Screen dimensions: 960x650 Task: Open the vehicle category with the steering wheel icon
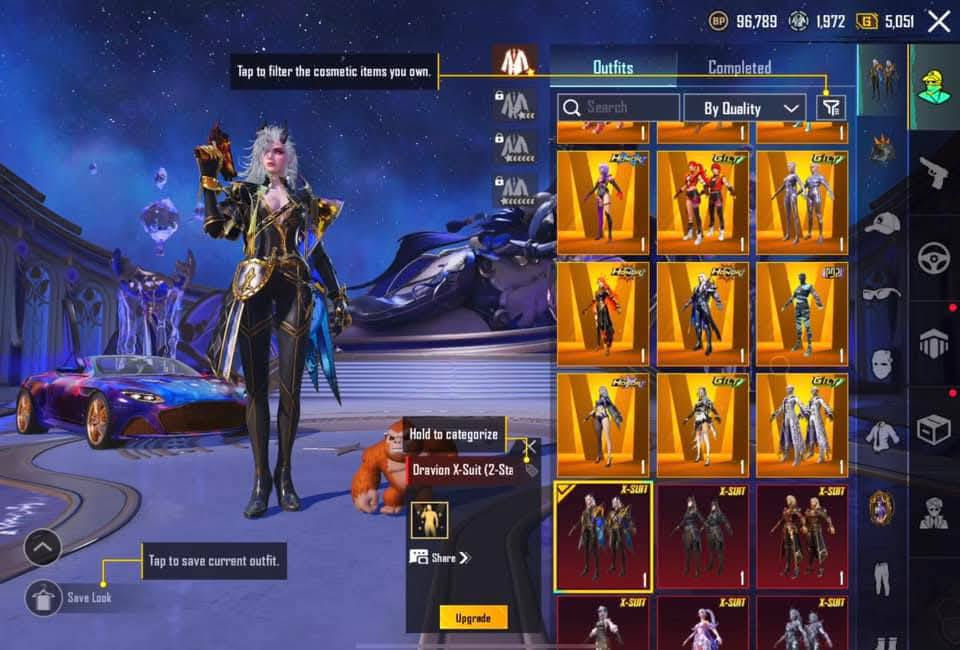[x=934, y=257]
